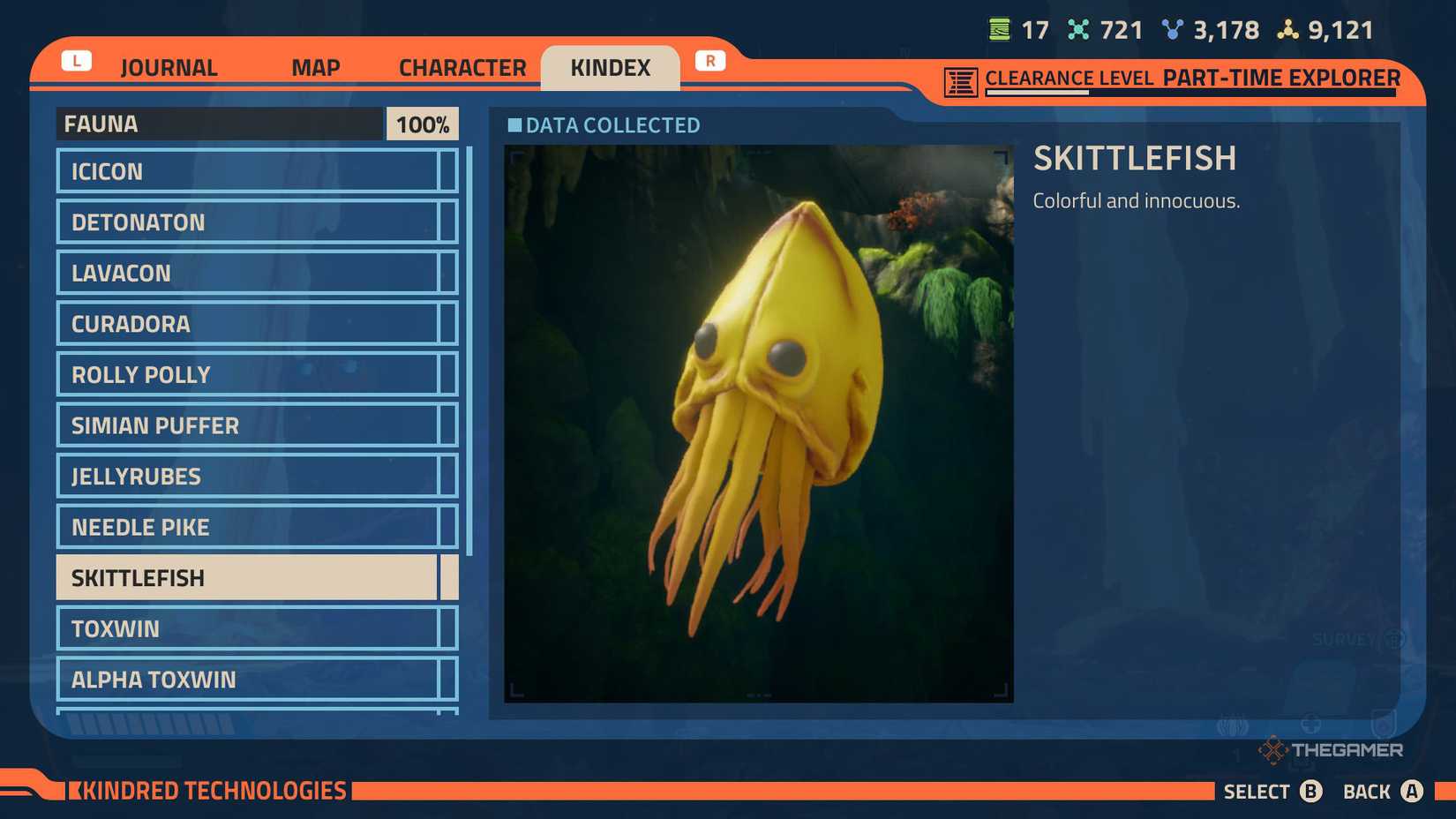Select the Skittlefish entry in the fauna list
The height and width of the screenshot is (819, 1456).
[251, 577]
